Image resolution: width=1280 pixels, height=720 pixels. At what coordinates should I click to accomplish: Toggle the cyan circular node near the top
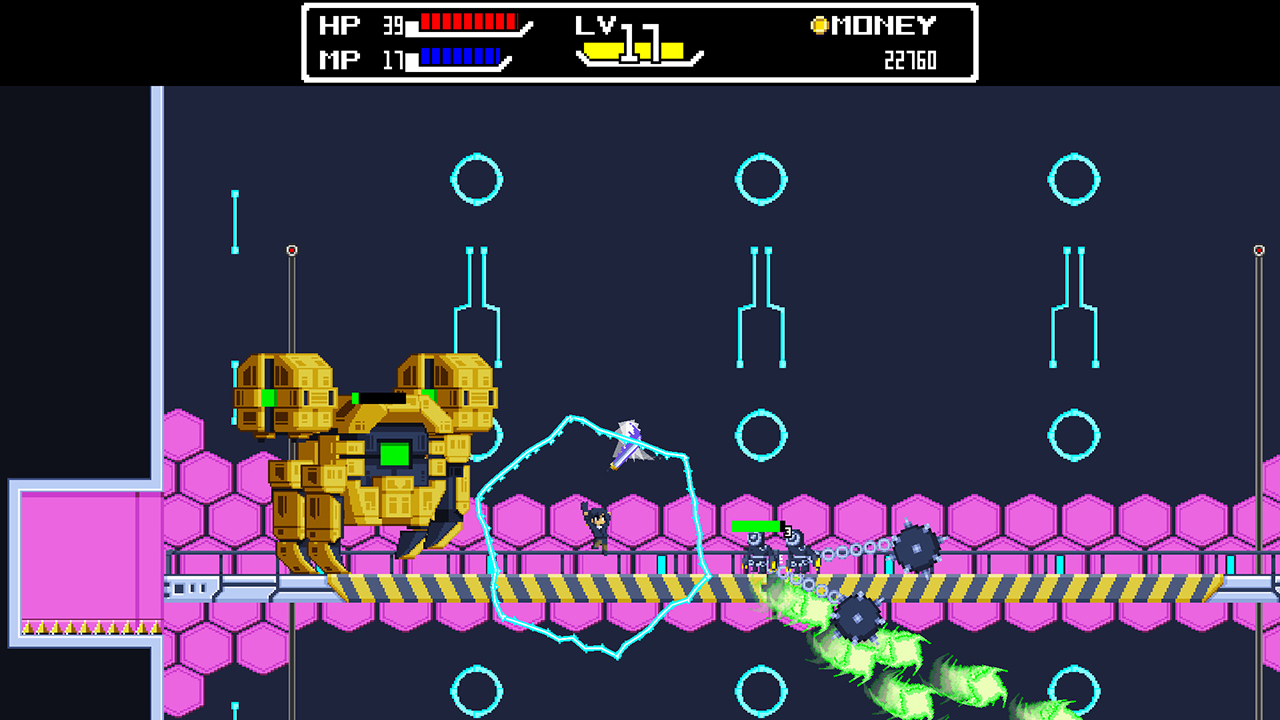tap(476, 181)
